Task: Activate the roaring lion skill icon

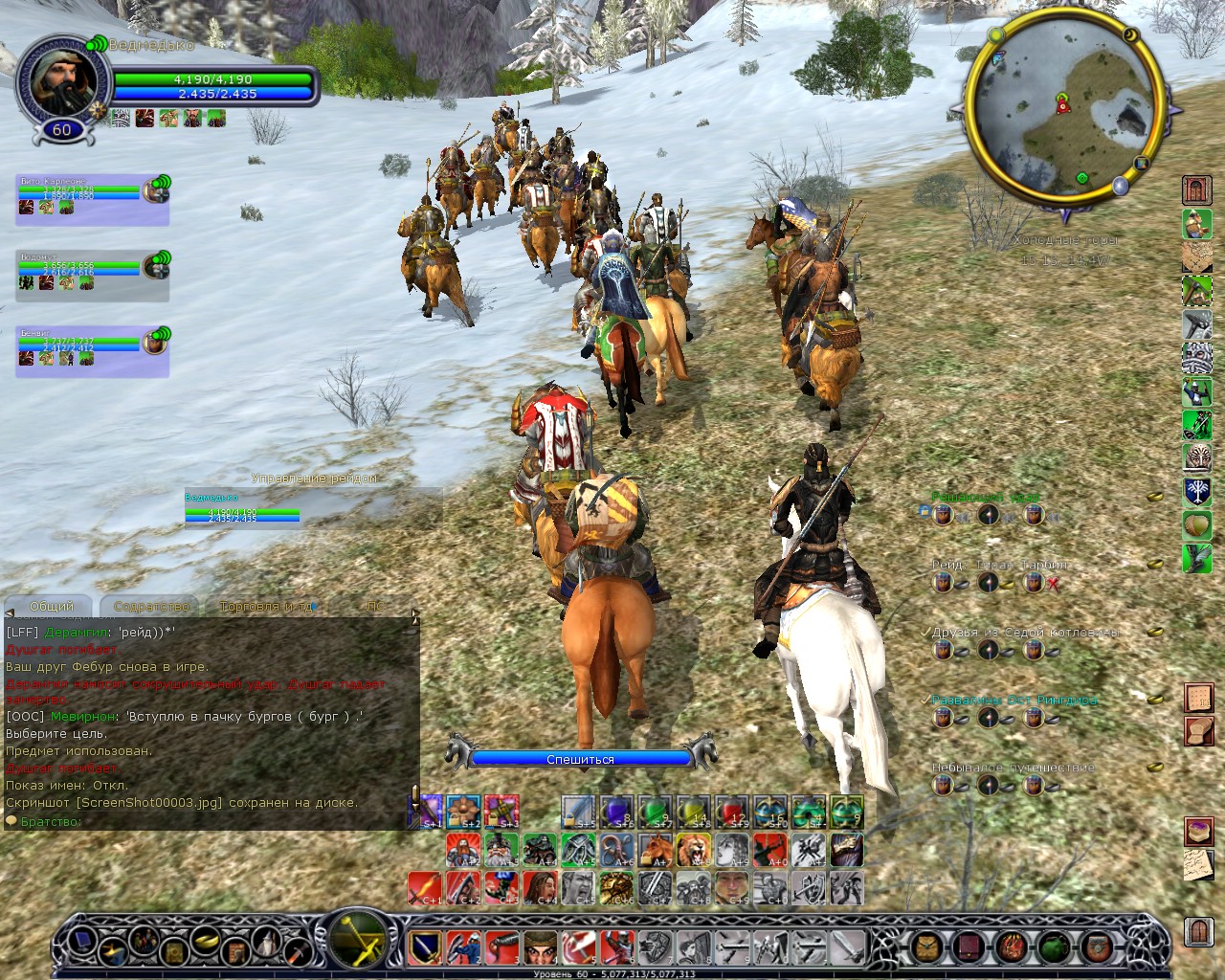Action: (693, 849)
